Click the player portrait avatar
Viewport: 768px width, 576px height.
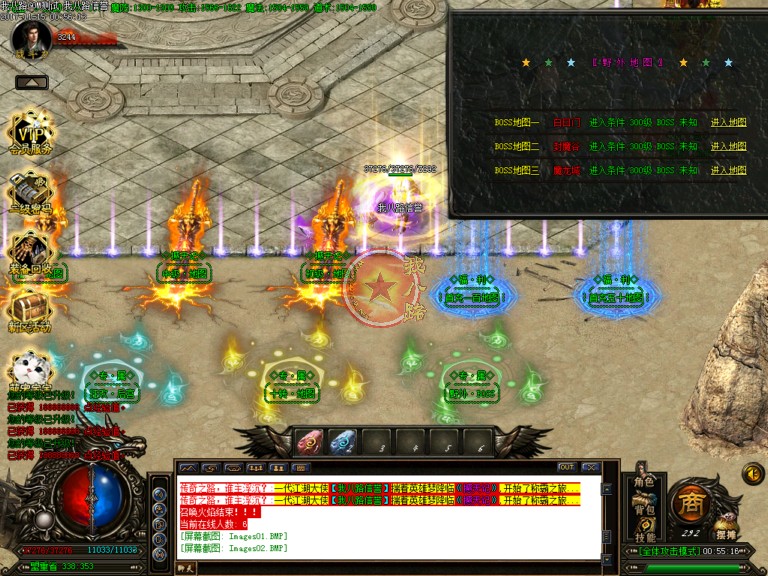tap(31, 38)
